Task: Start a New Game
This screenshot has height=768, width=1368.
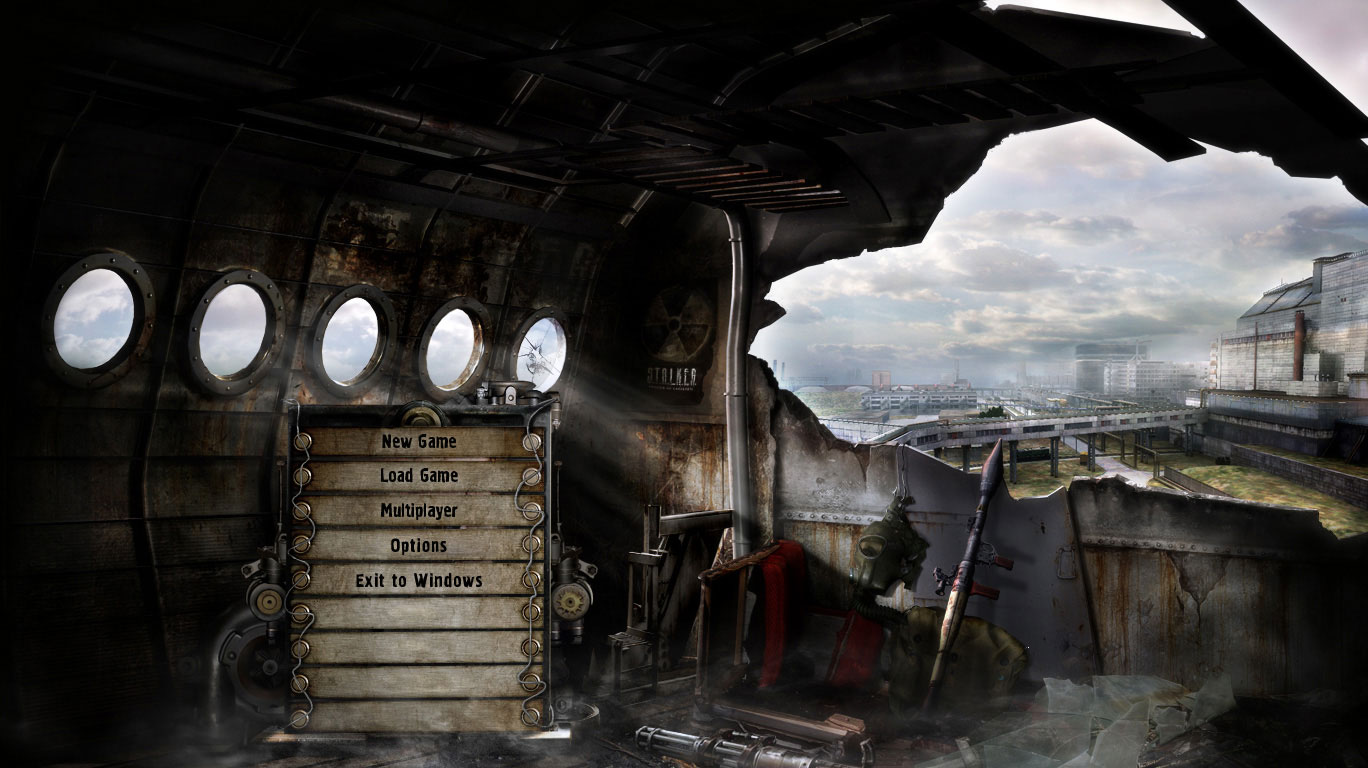Action: point(418,442)
